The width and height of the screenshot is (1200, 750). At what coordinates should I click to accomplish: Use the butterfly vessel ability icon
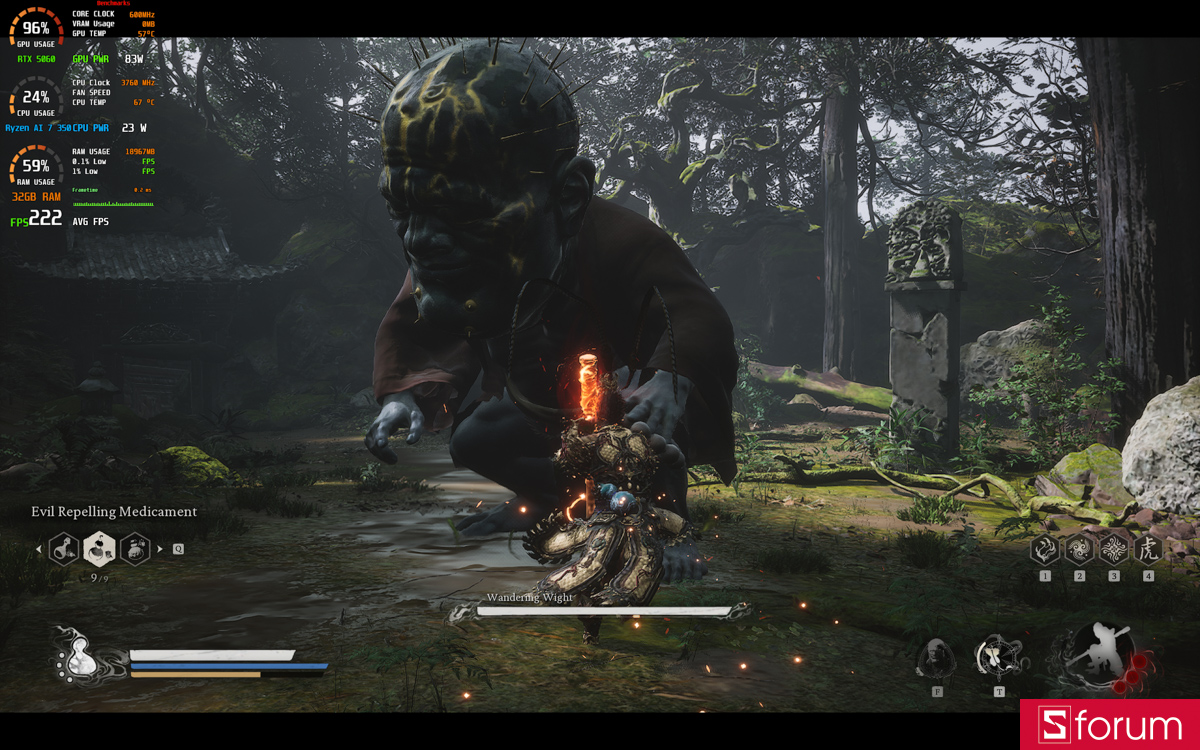coord(997,657)
